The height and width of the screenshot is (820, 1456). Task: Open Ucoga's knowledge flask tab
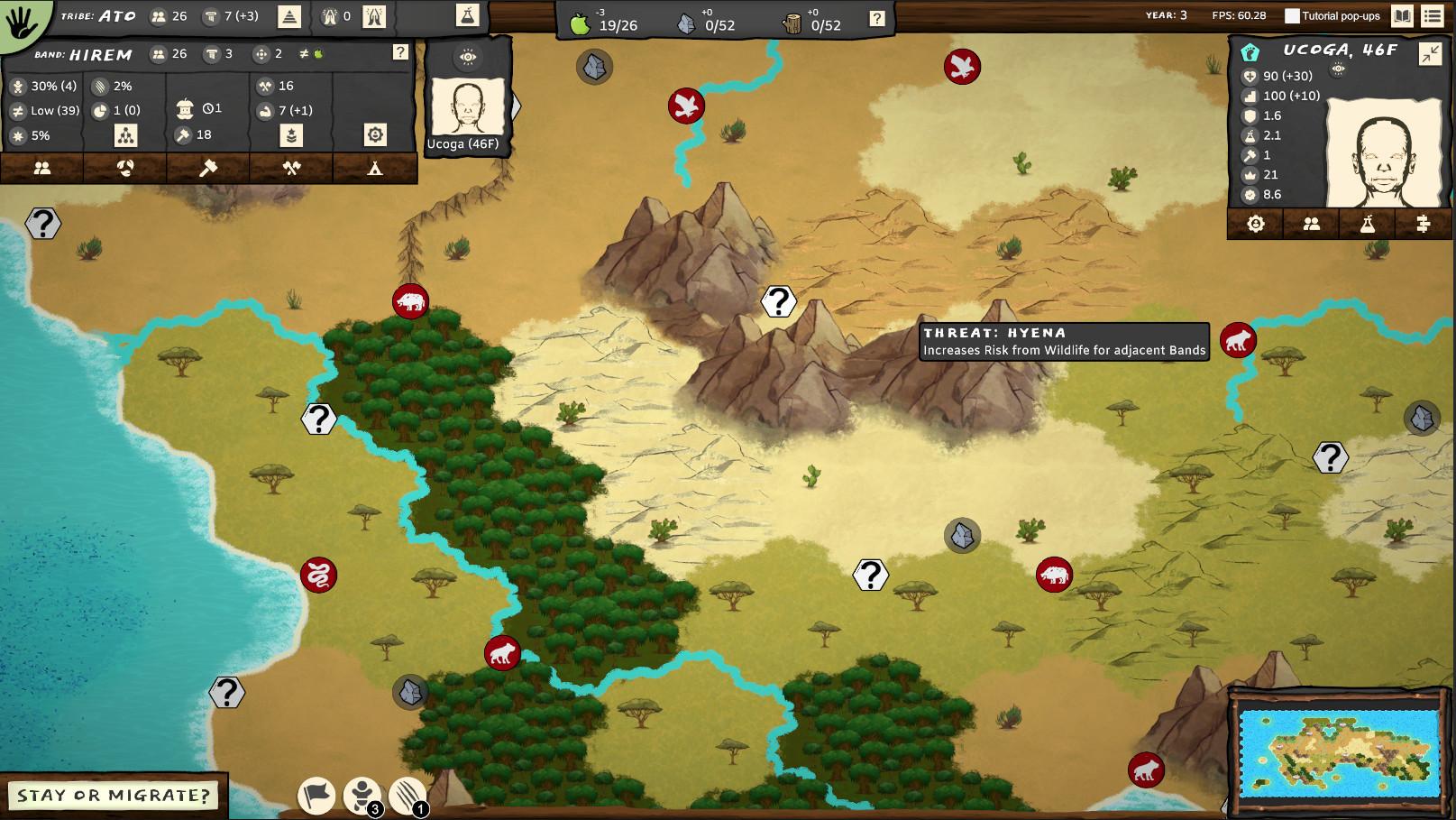pyautogui.click(x=1368, y=223)
